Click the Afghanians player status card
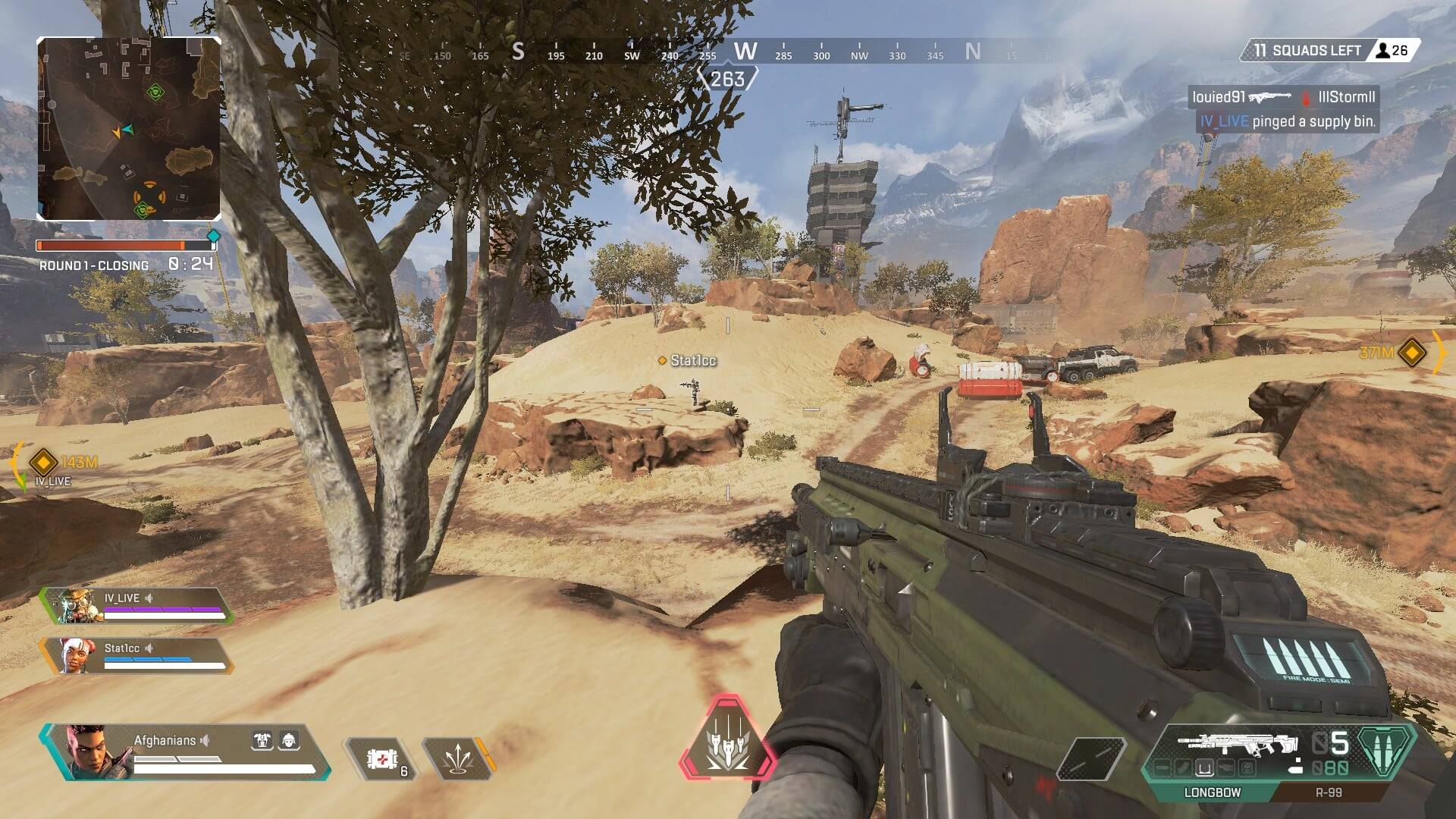Image resolution: width=1456 pixels, height=819 pixels. [x=186, y=752]
